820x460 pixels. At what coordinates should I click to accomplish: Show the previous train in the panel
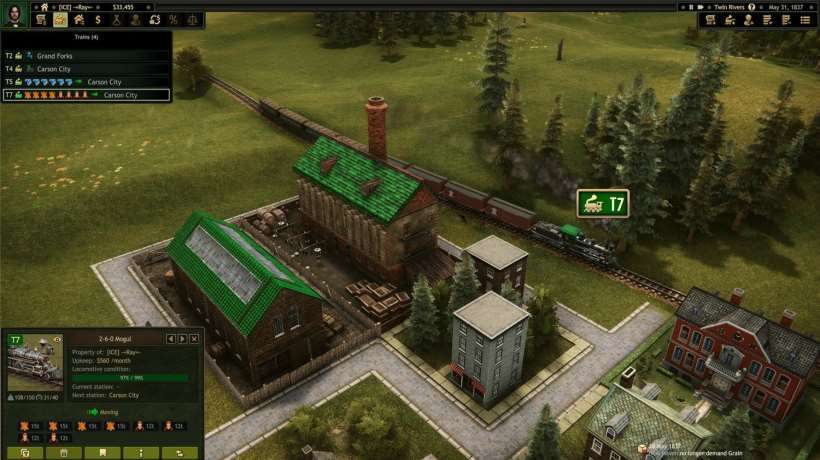(x=170, y=339)
